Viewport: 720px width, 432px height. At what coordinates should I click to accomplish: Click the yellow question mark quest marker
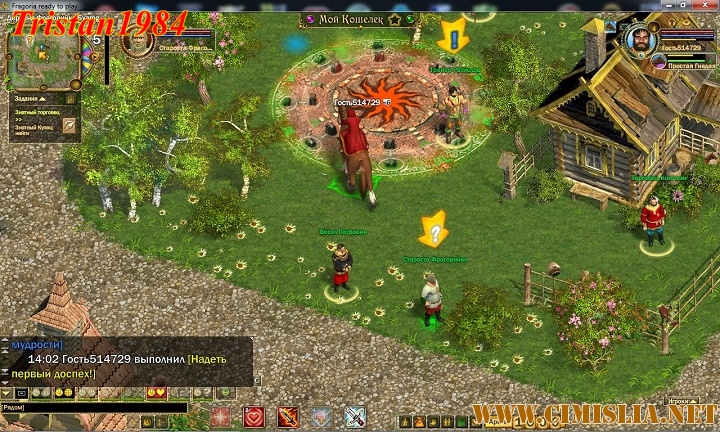tap(434, 229)
